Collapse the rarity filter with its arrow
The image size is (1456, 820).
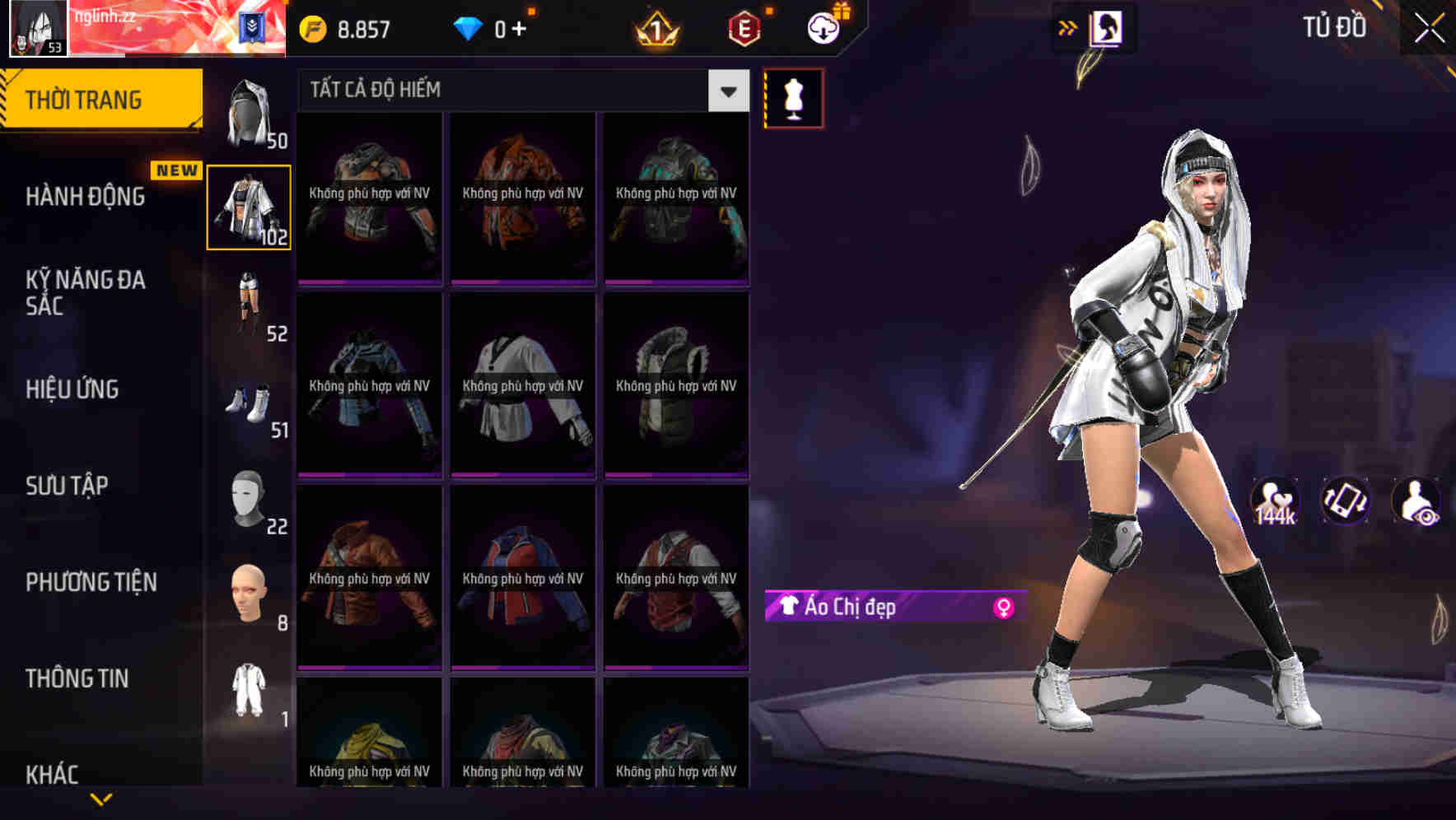click(x=727, y=92)
